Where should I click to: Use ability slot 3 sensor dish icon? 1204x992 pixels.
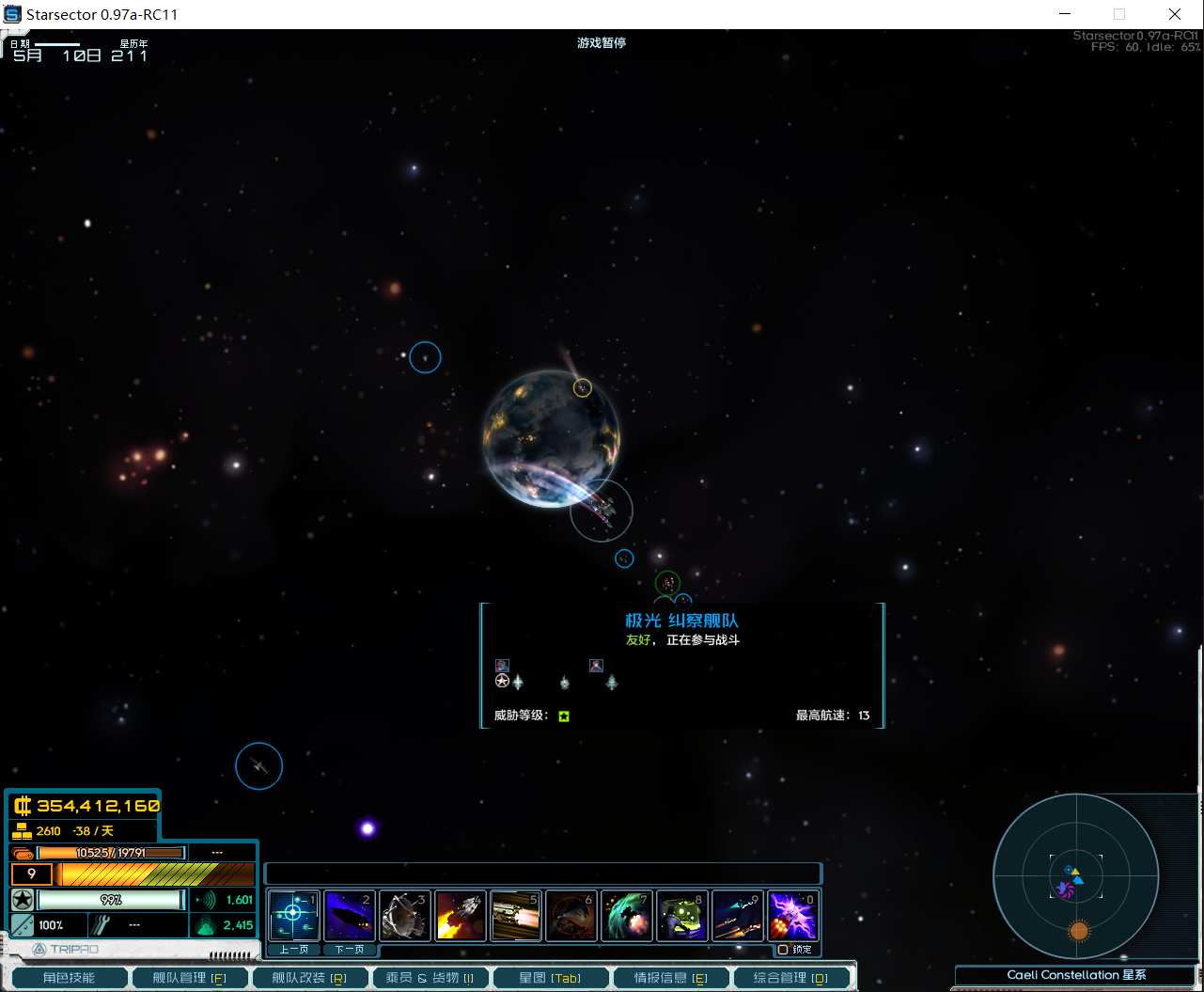tap(404, 916)
